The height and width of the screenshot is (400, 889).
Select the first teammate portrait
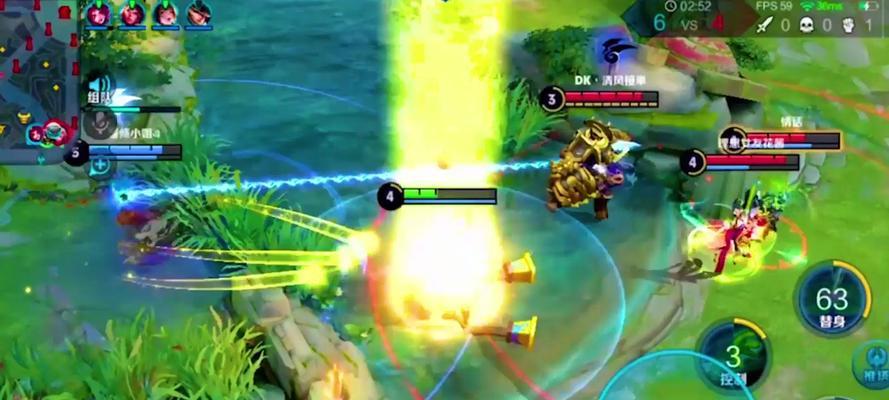point(98,13)
